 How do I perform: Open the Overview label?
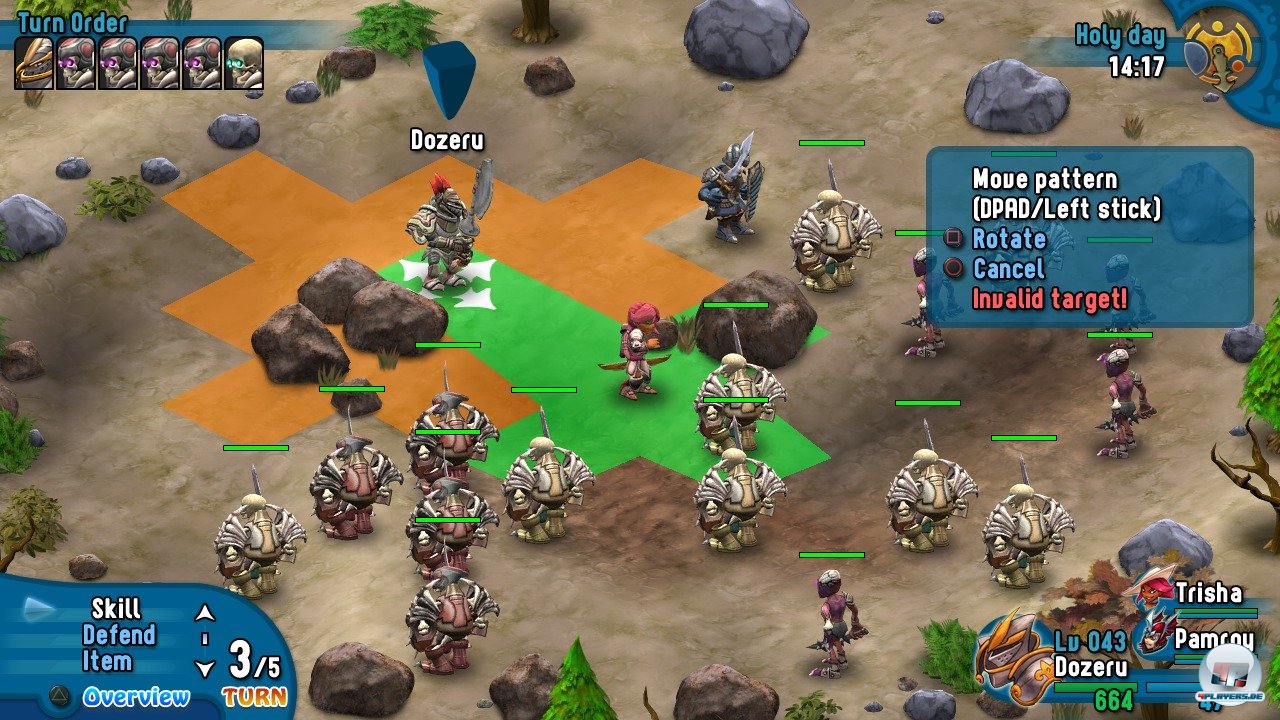click(135, 697)
